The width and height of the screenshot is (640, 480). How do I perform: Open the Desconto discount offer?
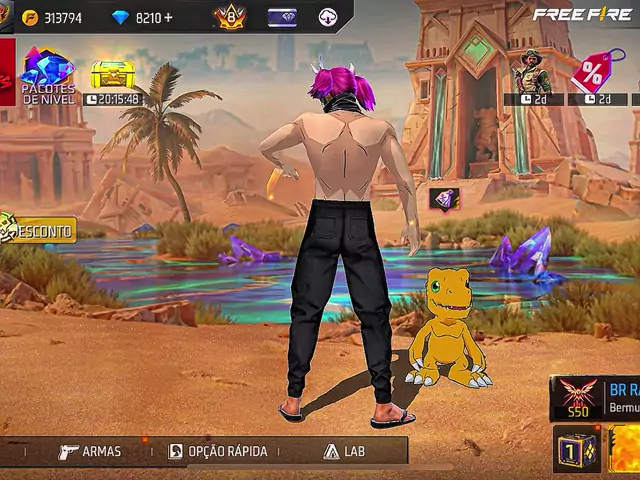tap(38, 230)
